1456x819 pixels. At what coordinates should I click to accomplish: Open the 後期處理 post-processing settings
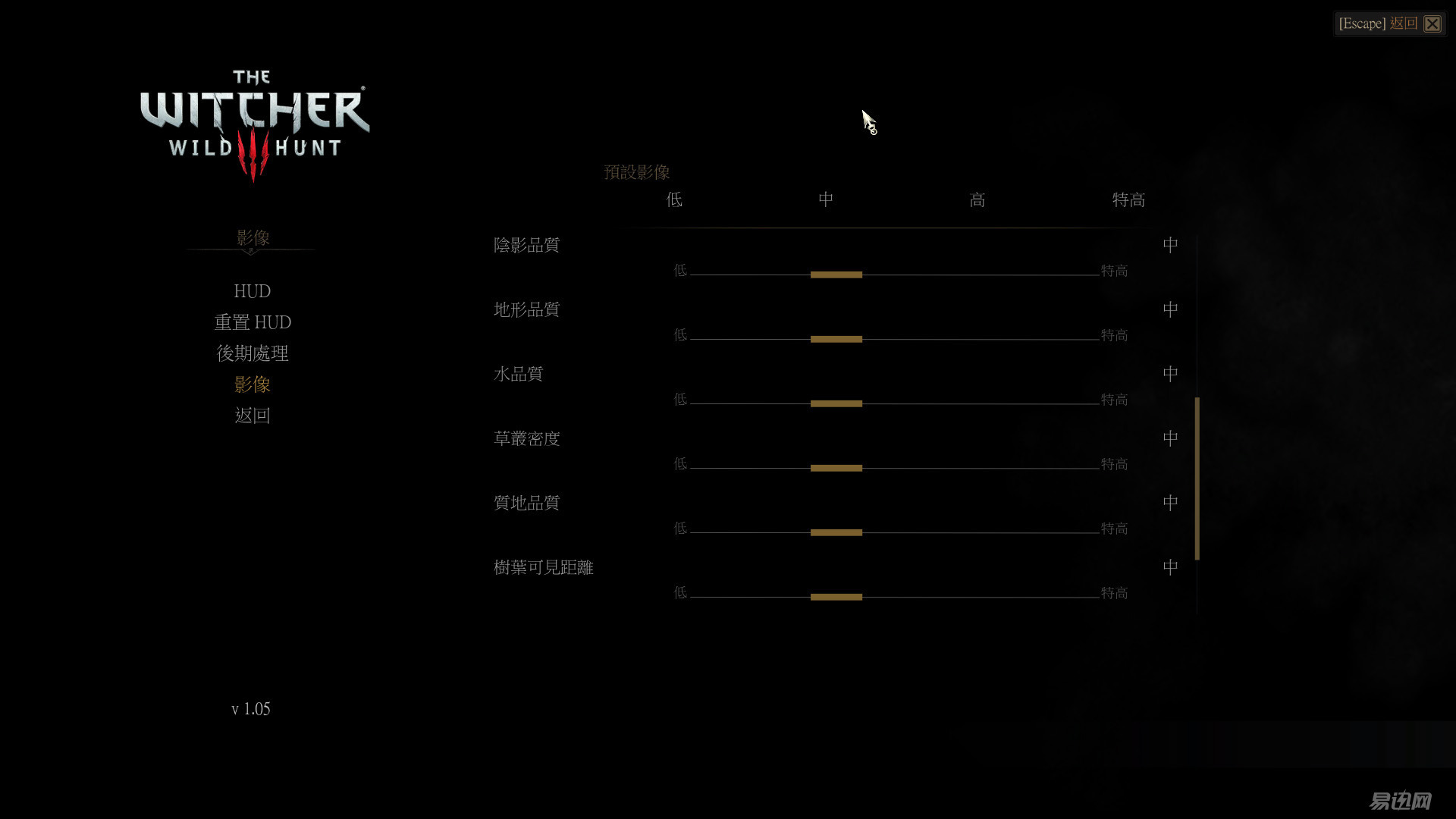coord(252,353)
